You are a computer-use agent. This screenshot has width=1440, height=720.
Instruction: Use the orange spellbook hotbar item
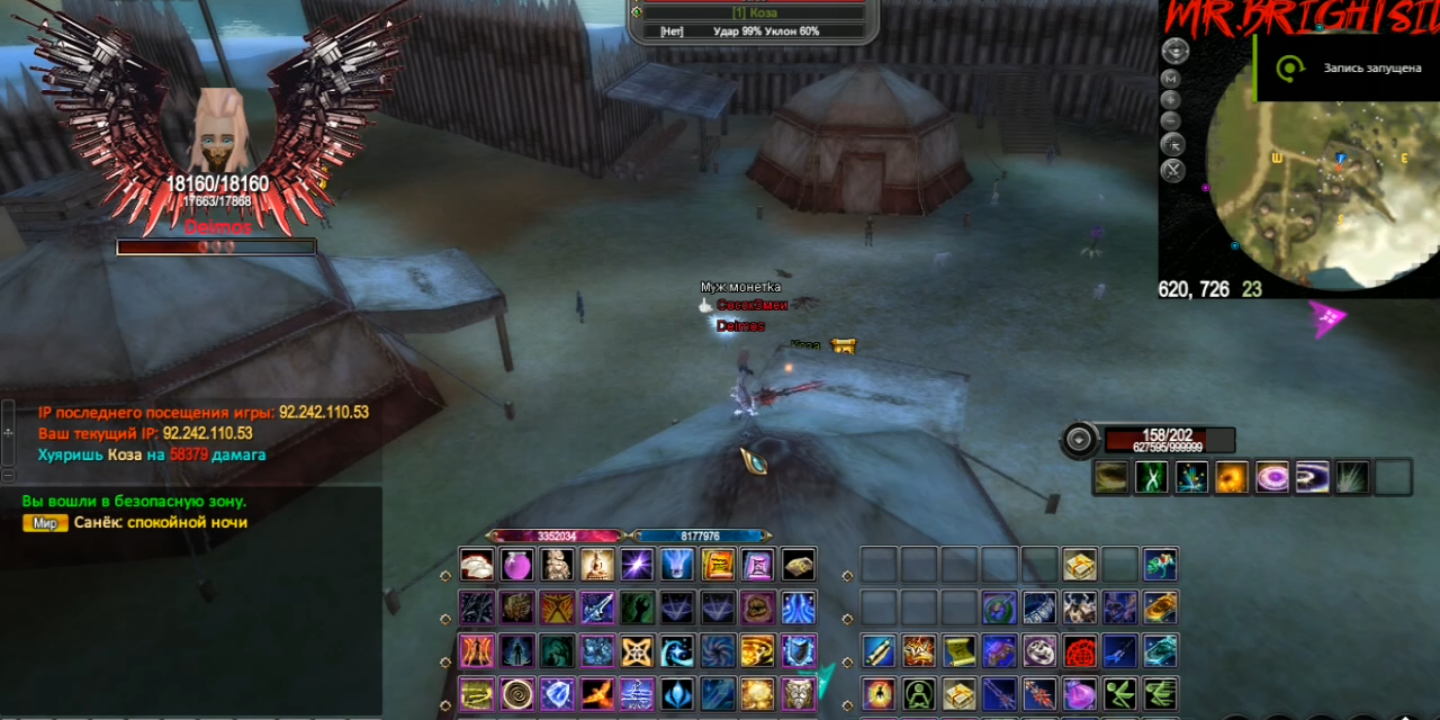point(717,565)
